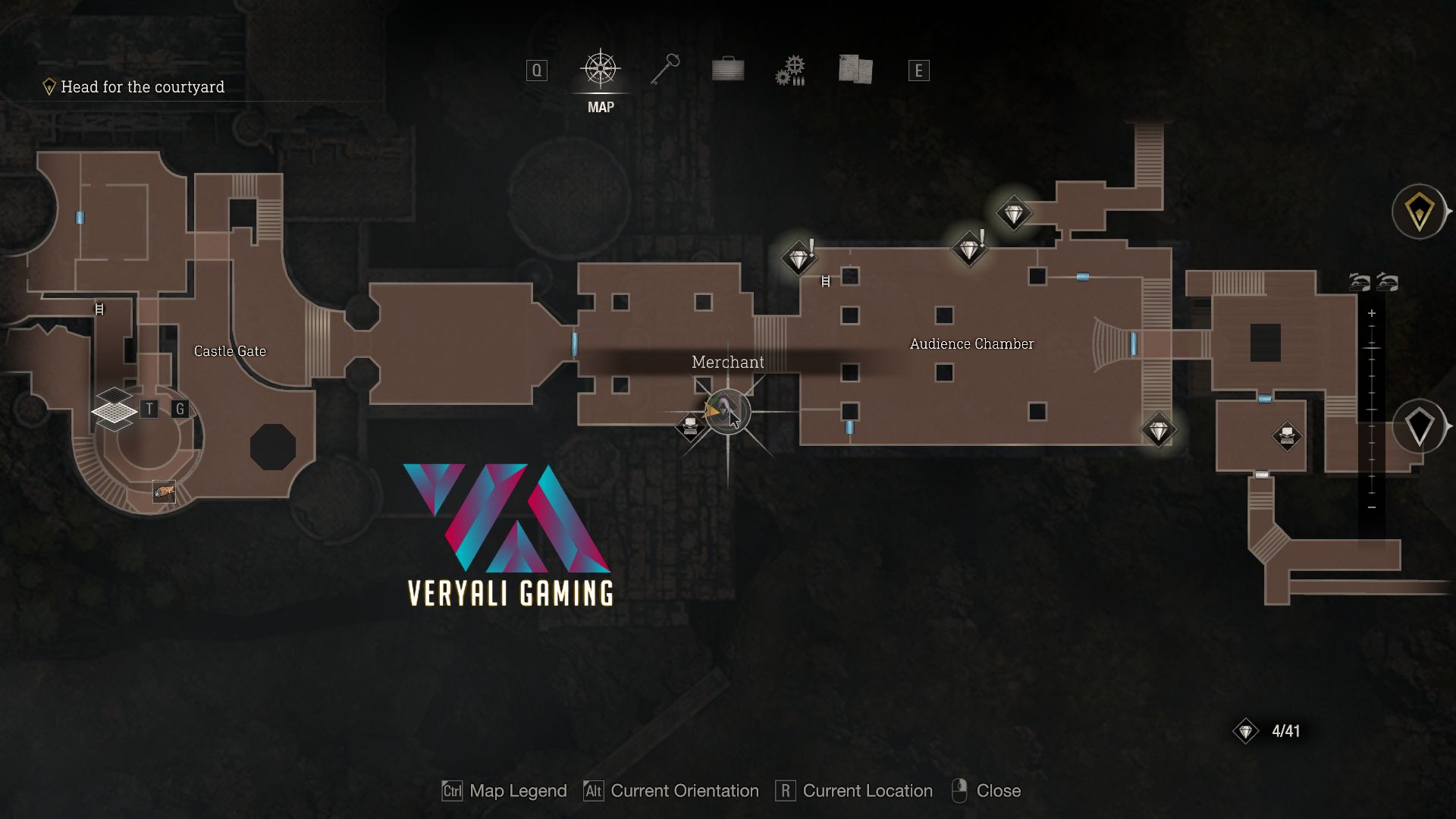Select the Map compass tab
Screen dimensions: 1456x819
point(600,70)
